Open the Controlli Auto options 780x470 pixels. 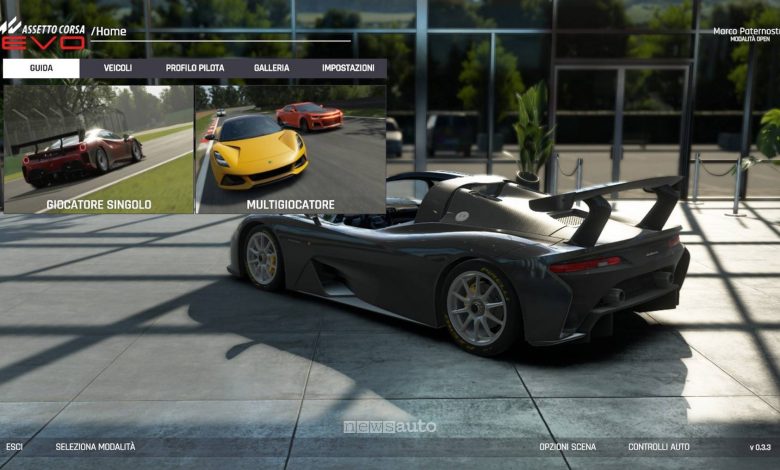[x=659, y=447]
